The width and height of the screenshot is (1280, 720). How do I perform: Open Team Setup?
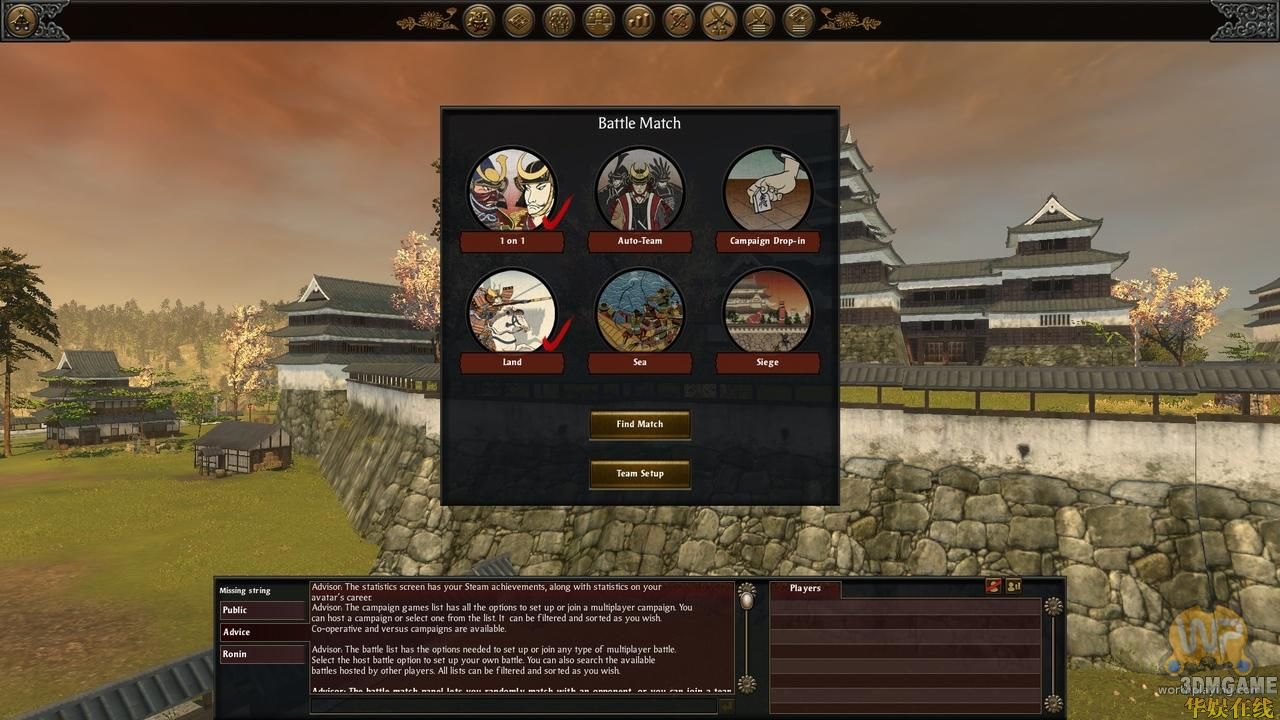coord(640,474)
